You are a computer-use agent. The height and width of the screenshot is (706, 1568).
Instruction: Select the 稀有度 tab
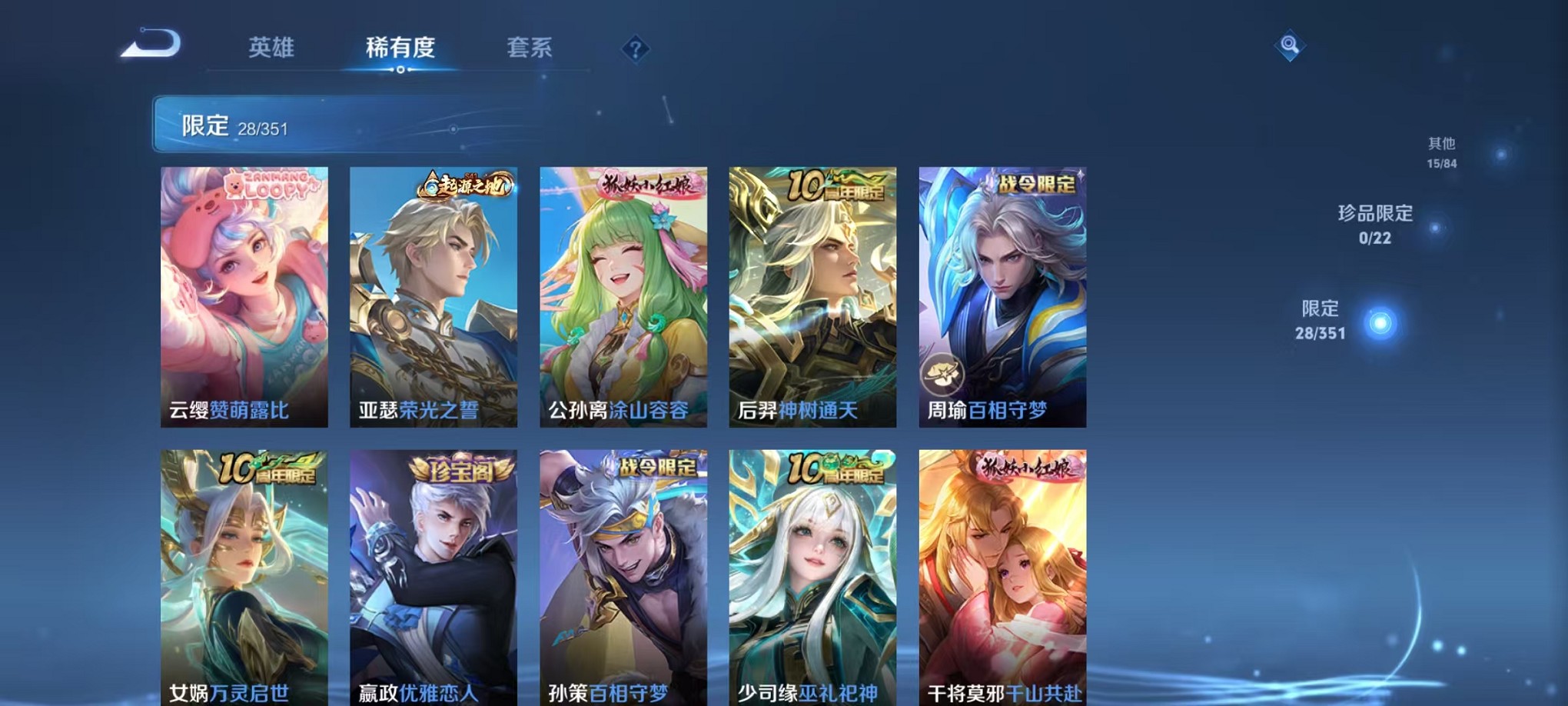[400, 48]
